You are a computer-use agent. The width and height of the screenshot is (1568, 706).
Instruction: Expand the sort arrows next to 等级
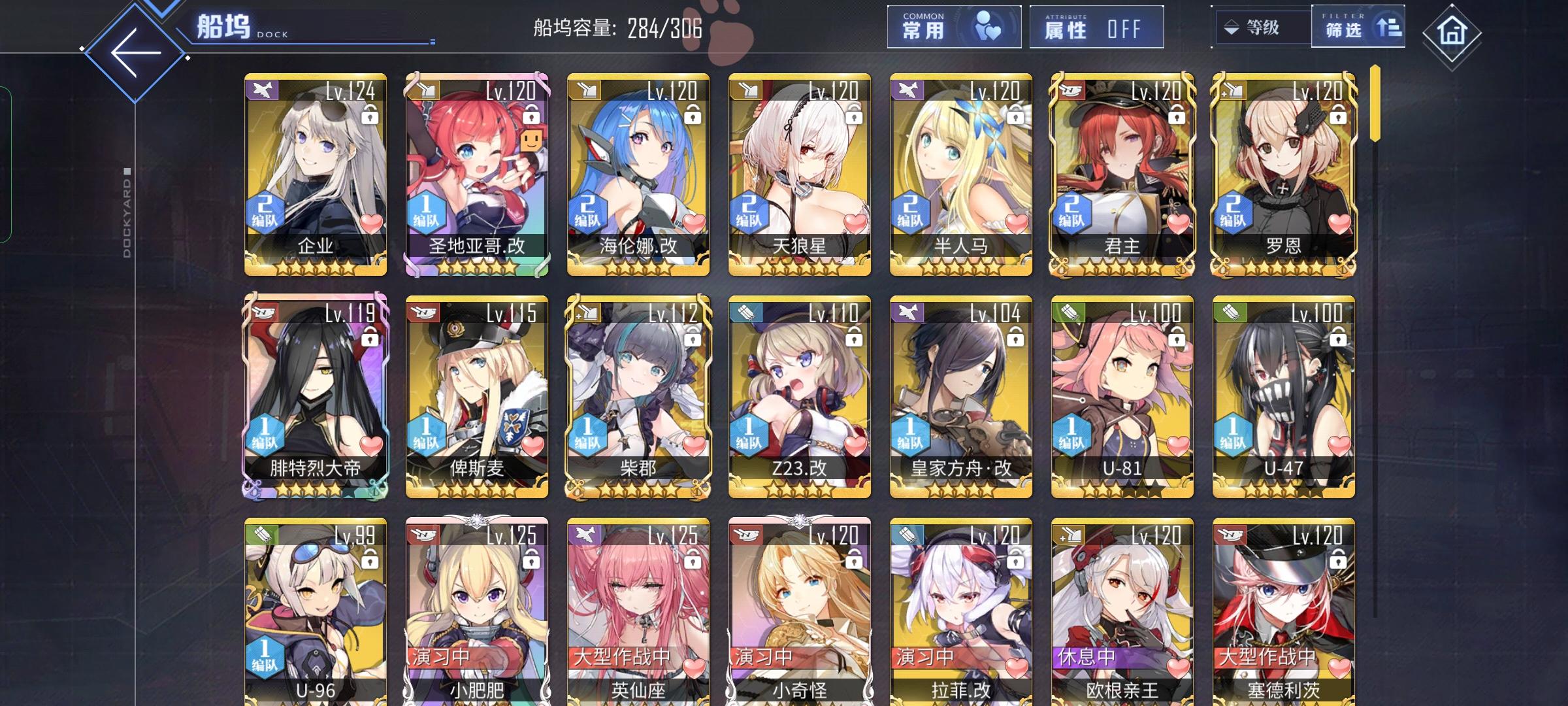1230,27
